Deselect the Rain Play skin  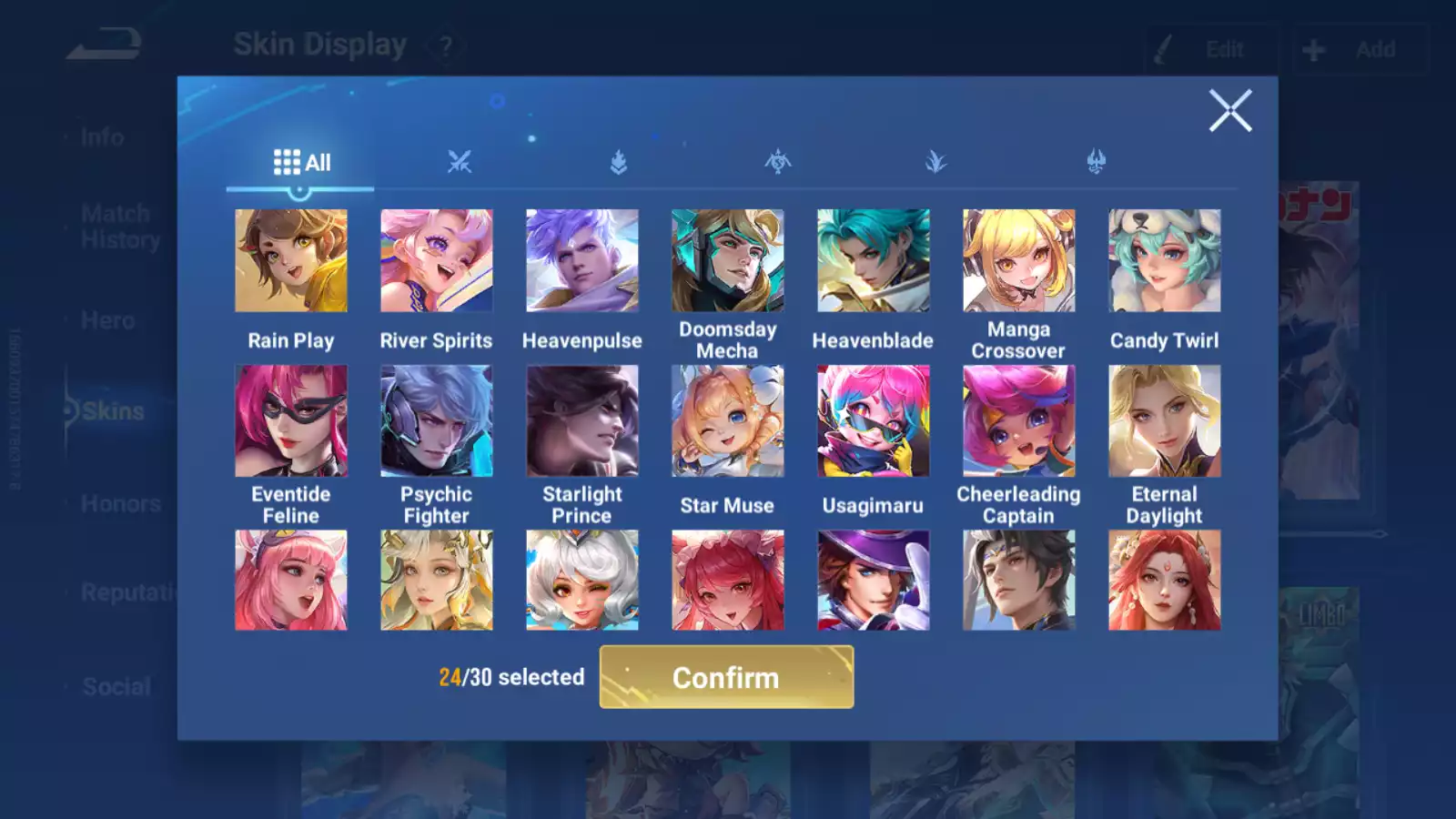click(290, 258)
